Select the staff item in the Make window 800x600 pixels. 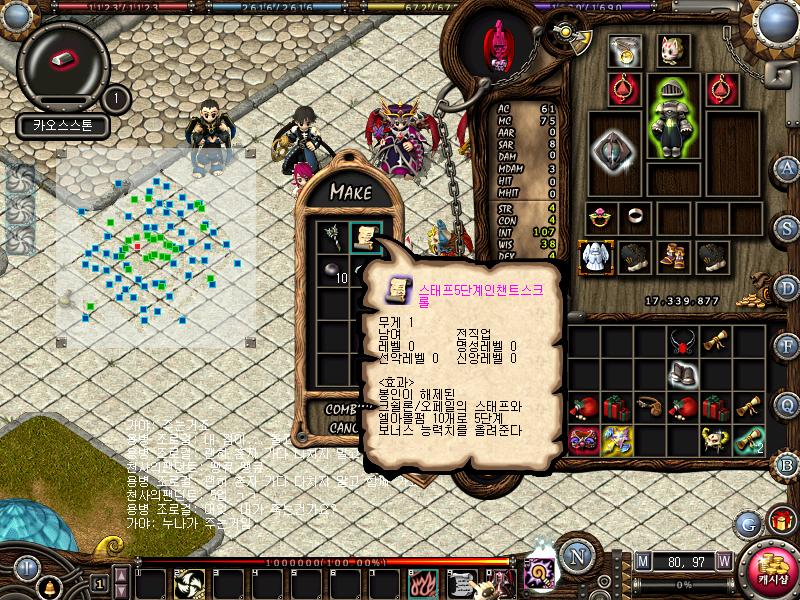tap(331, 236)
